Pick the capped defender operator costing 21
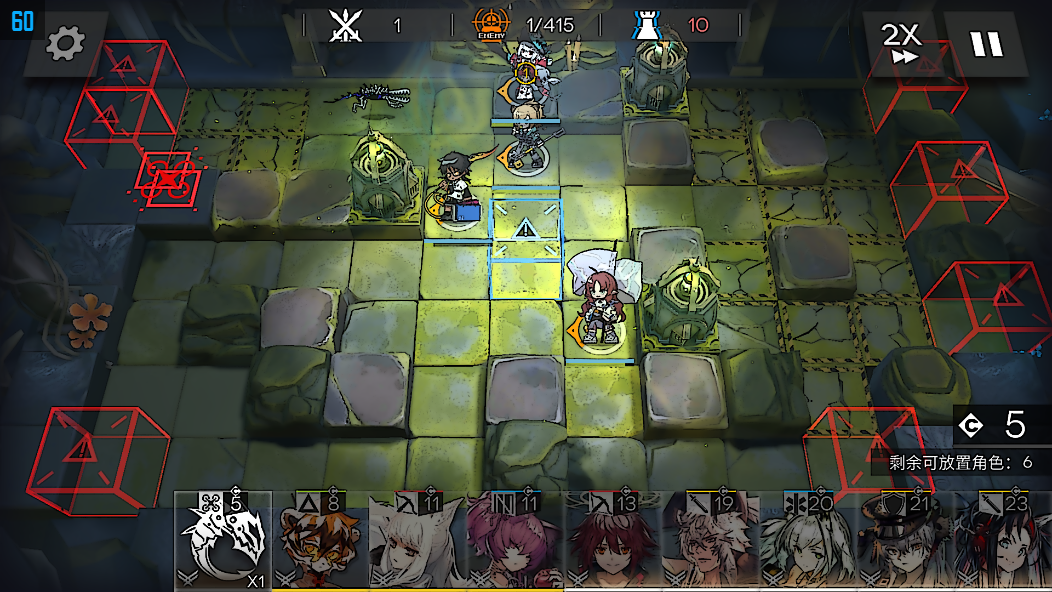The width and height of the screenshot is (1052, 592). (x=903, y=543)
